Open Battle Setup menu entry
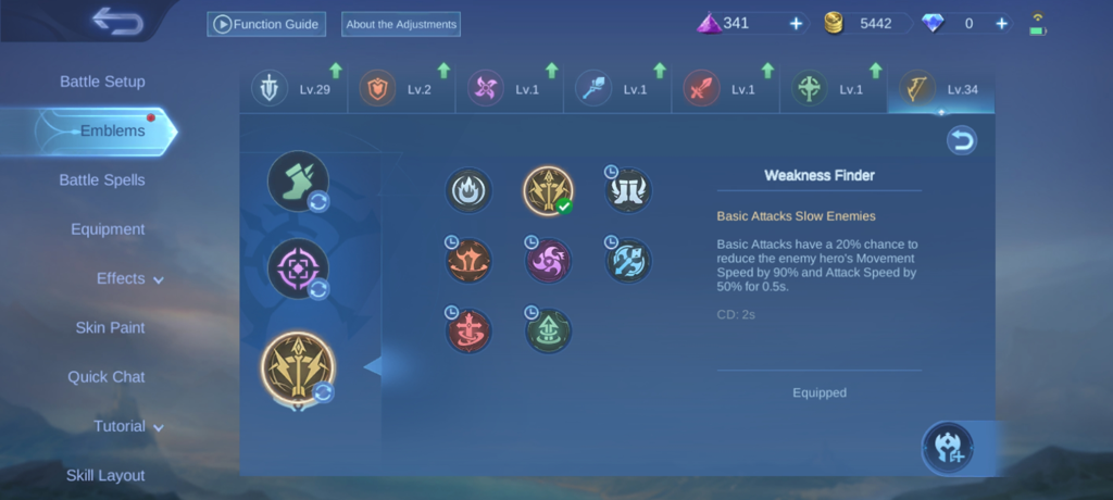This screenshot has height=500, width=1113. (102, 82)
